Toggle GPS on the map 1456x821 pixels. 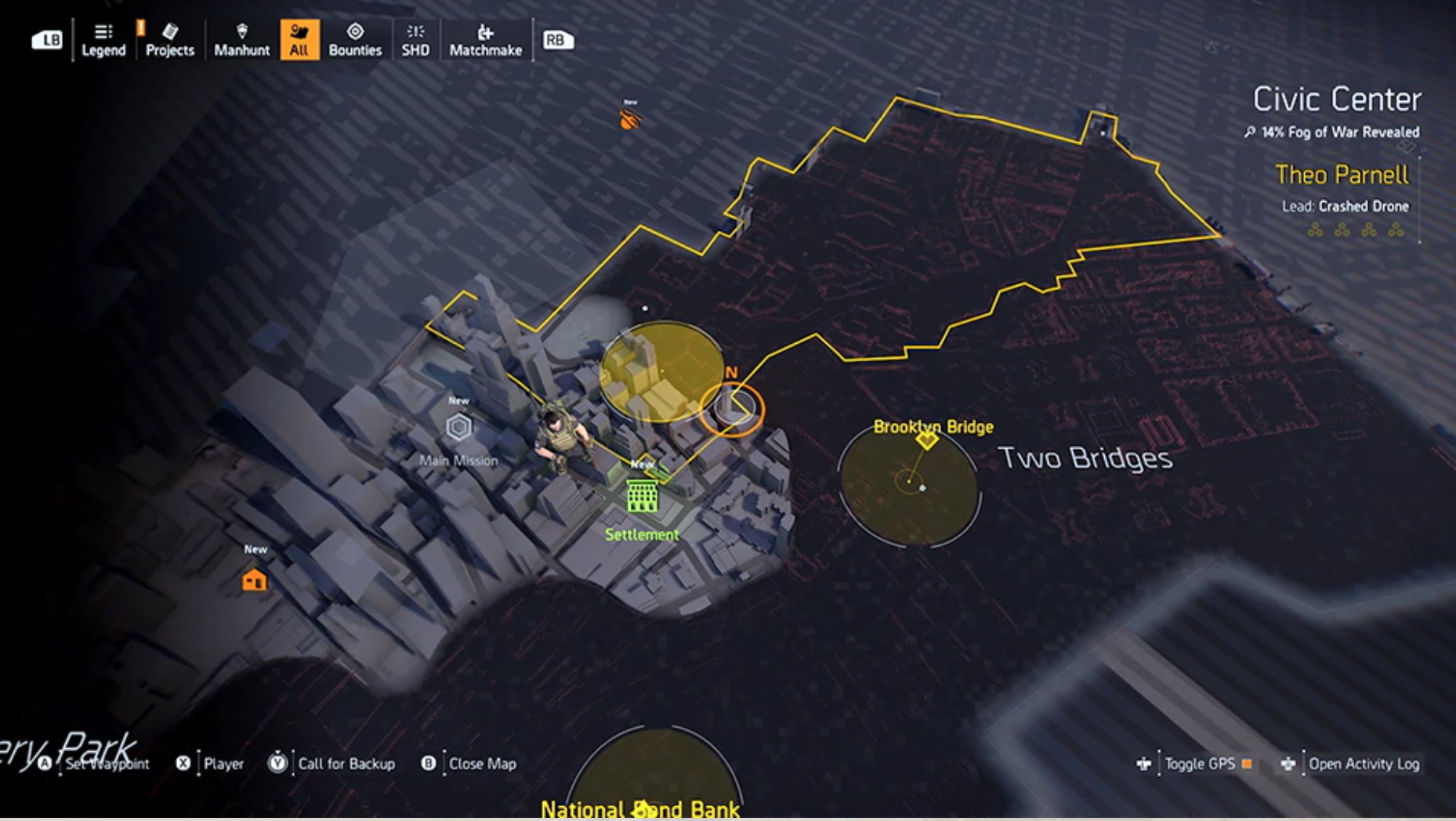pyautogui.click(x=1199, y=764)
